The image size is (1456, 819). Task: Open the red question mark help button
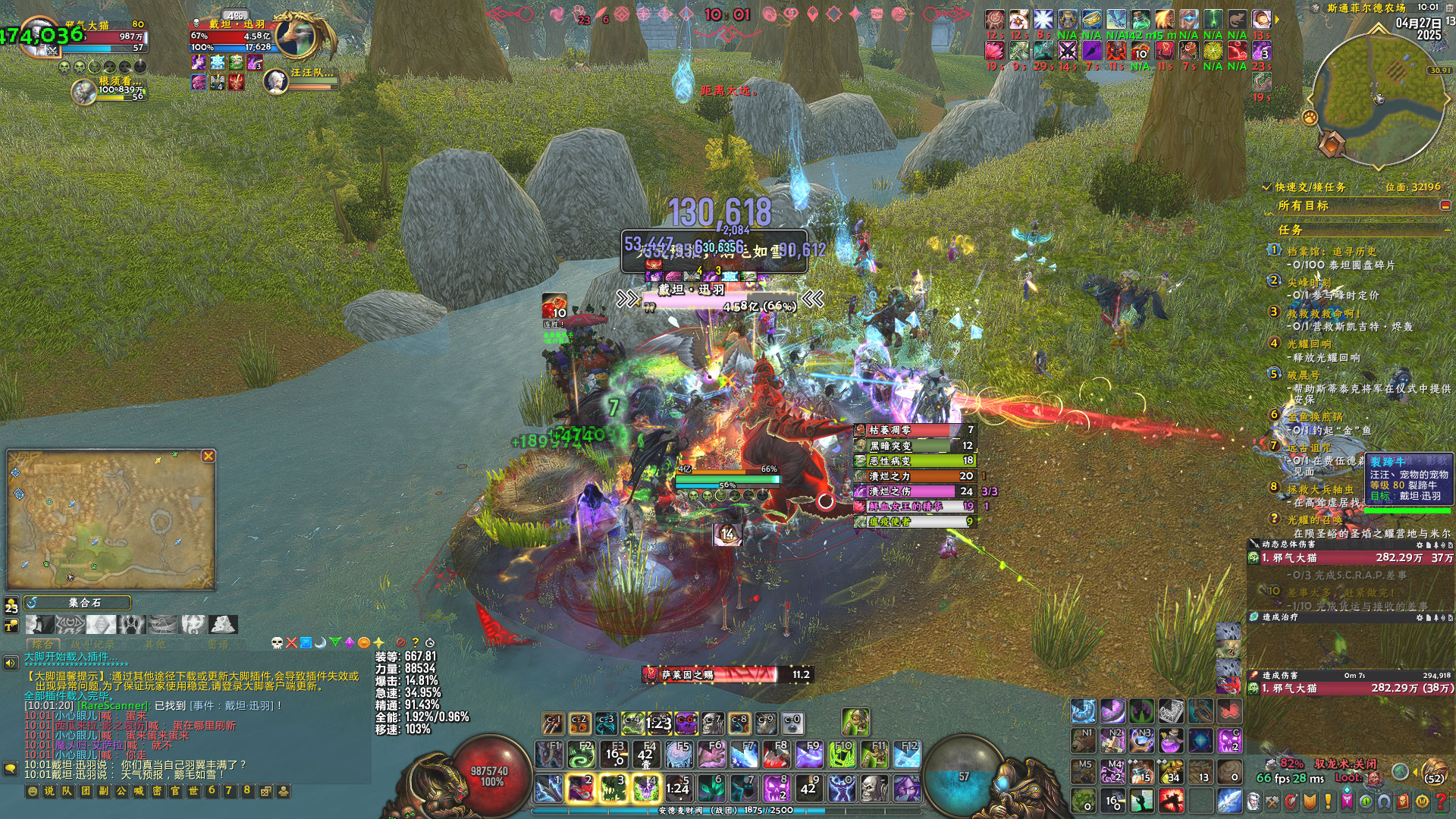pos(1441,801)
